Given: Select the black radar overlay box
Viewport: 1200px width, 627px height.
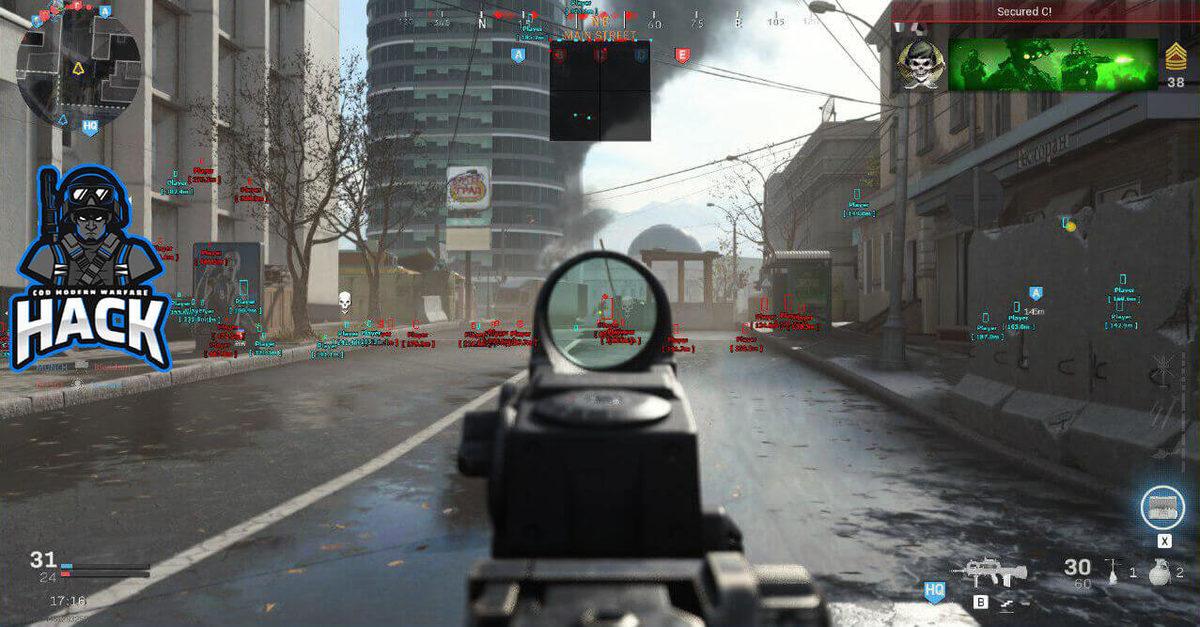Looking at the screenshot, I should [600, 91].
